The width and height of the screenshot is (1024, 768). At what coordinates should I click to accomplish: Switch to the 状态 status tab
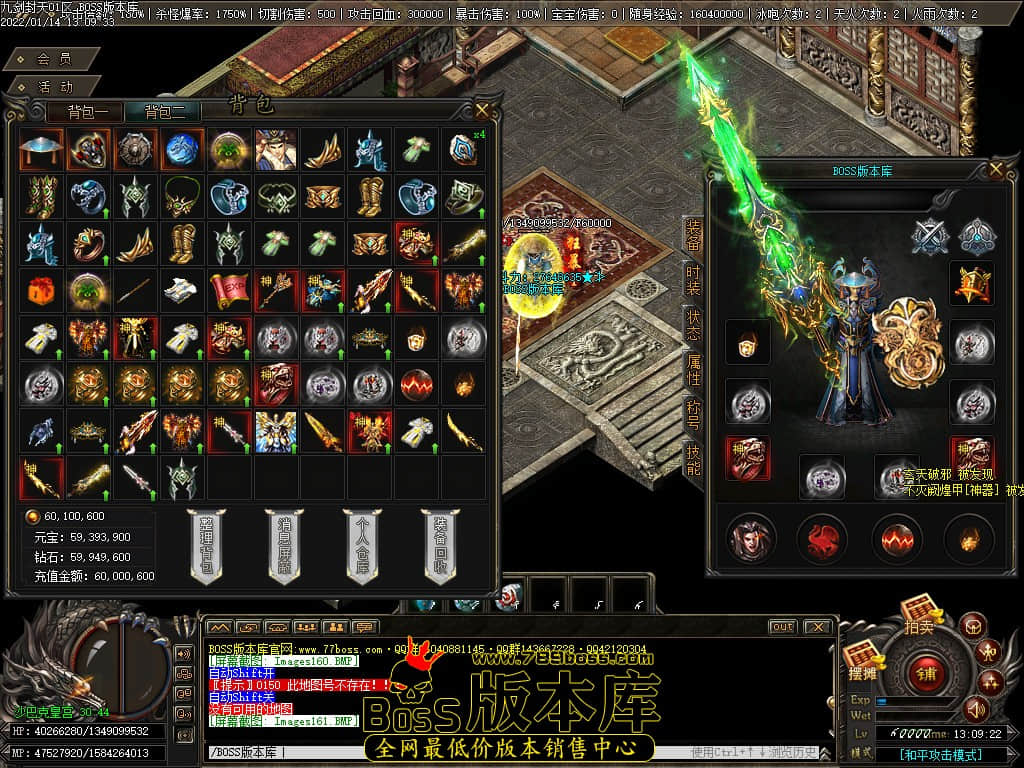(692, 326)
